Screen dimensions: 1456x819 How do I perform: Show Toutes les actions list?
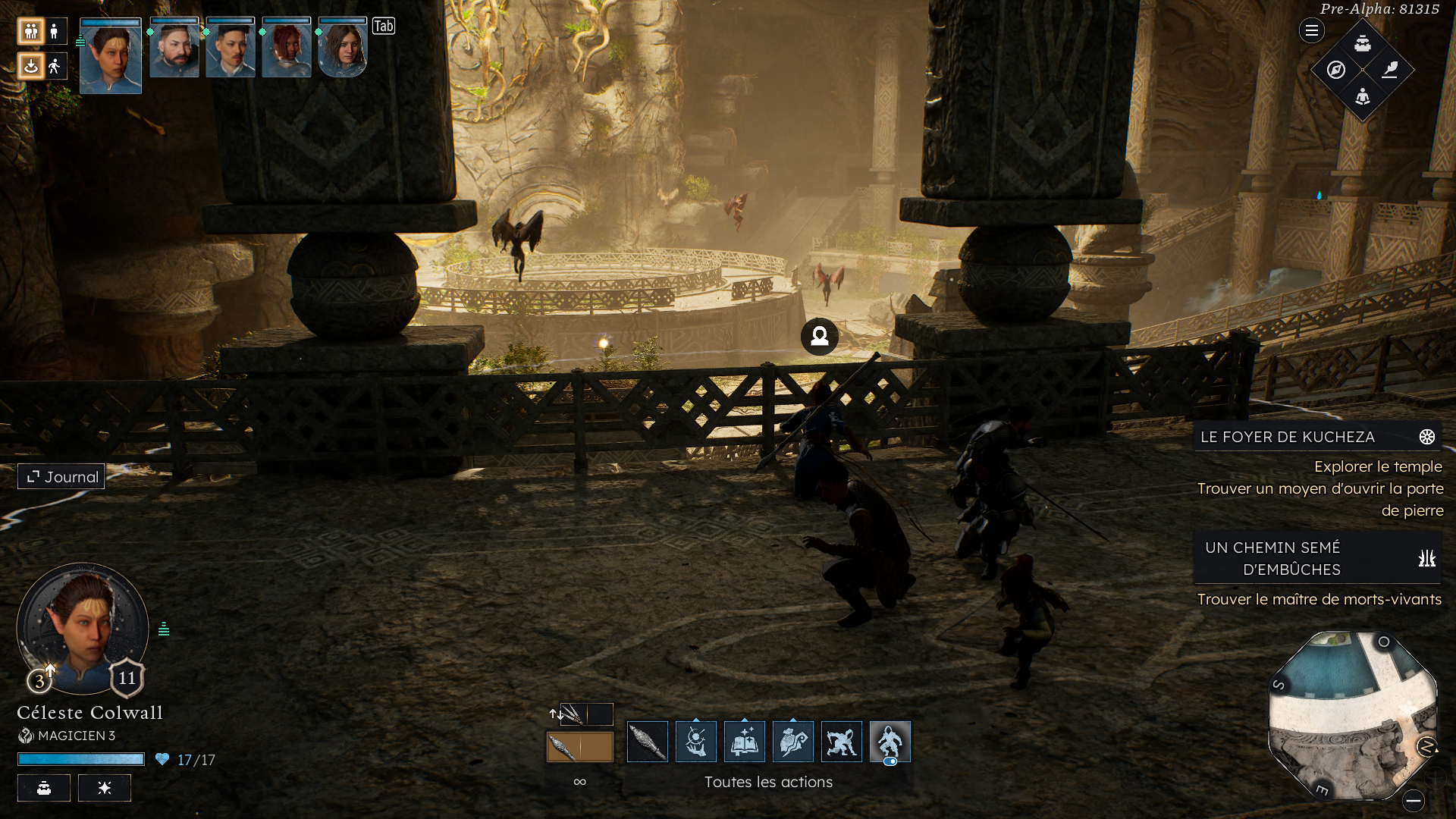click(x=768, y=782)
